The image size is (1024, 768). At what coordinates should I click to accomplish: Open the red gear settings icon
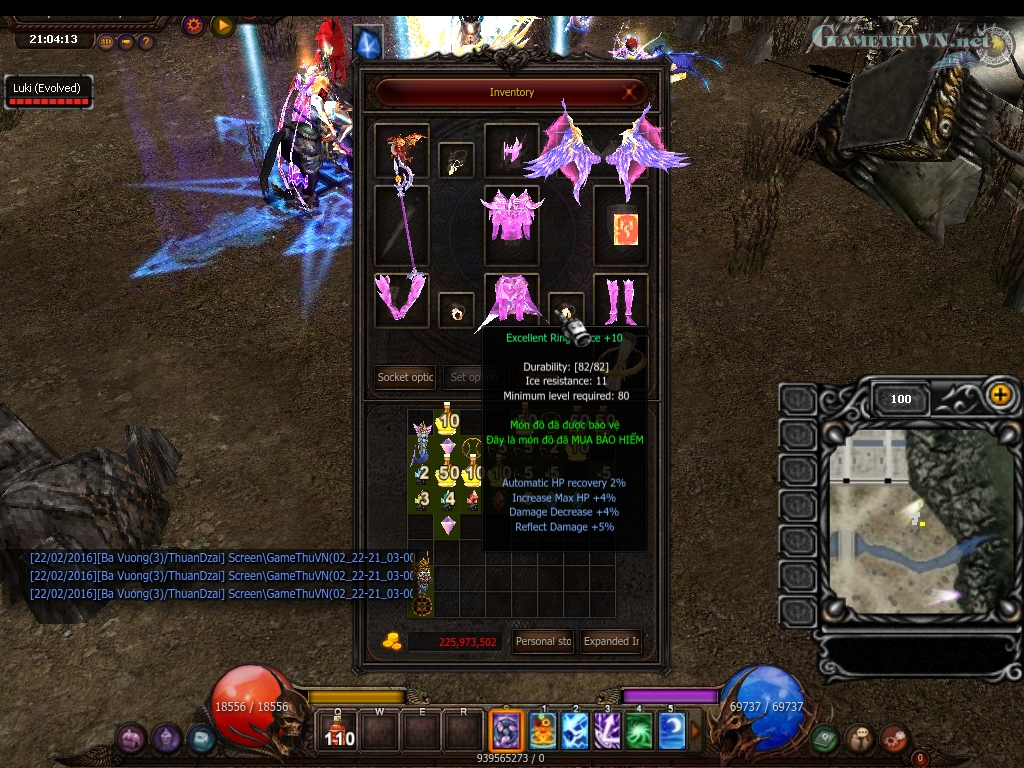click(193, 25)
